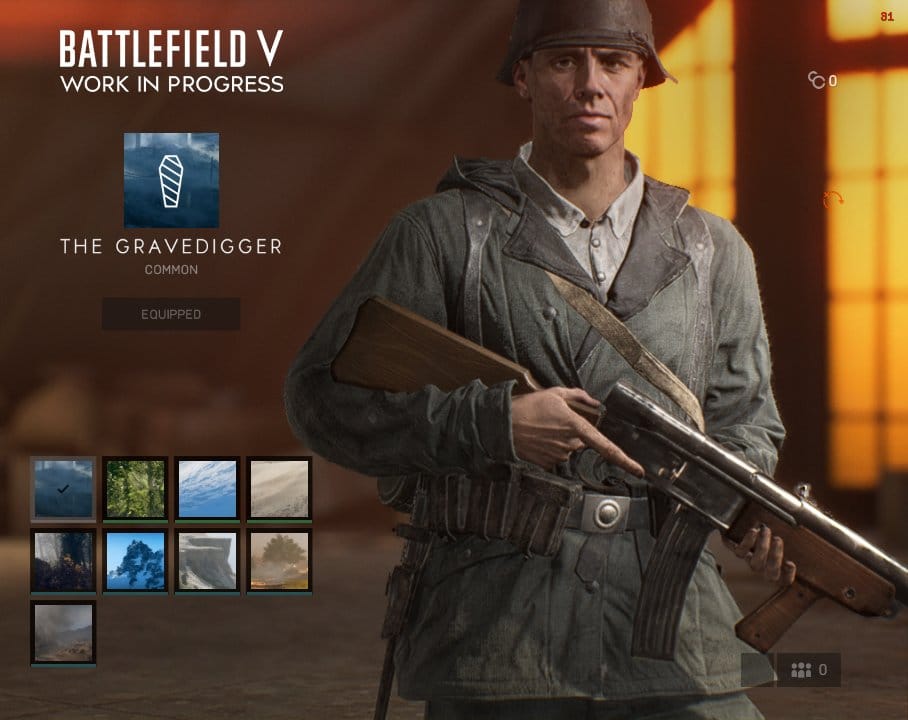Open the company coin currency icon
This screenshot has height=720, width=908.
pos(817,81)
